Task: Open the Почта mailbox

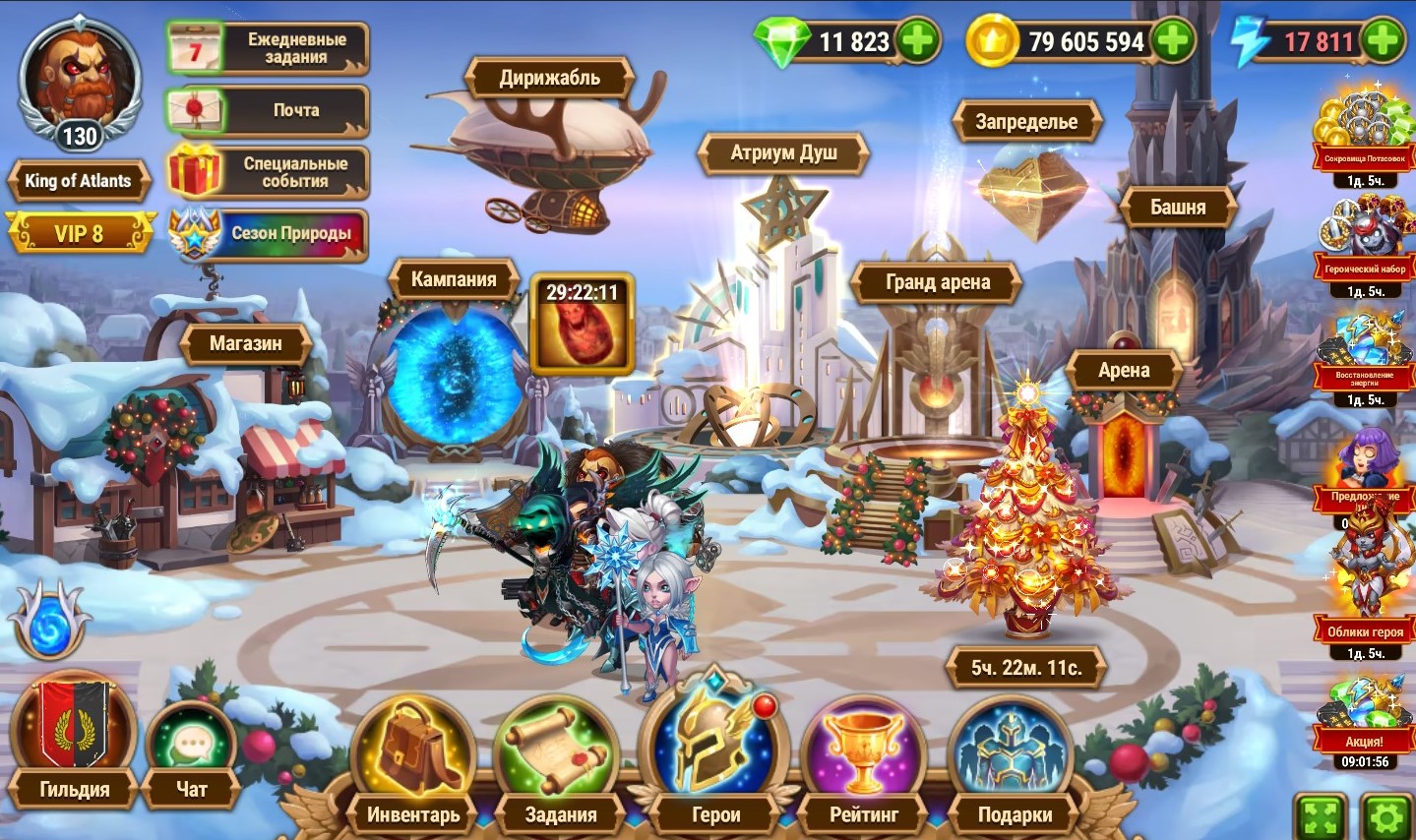Action: [268, 110]
